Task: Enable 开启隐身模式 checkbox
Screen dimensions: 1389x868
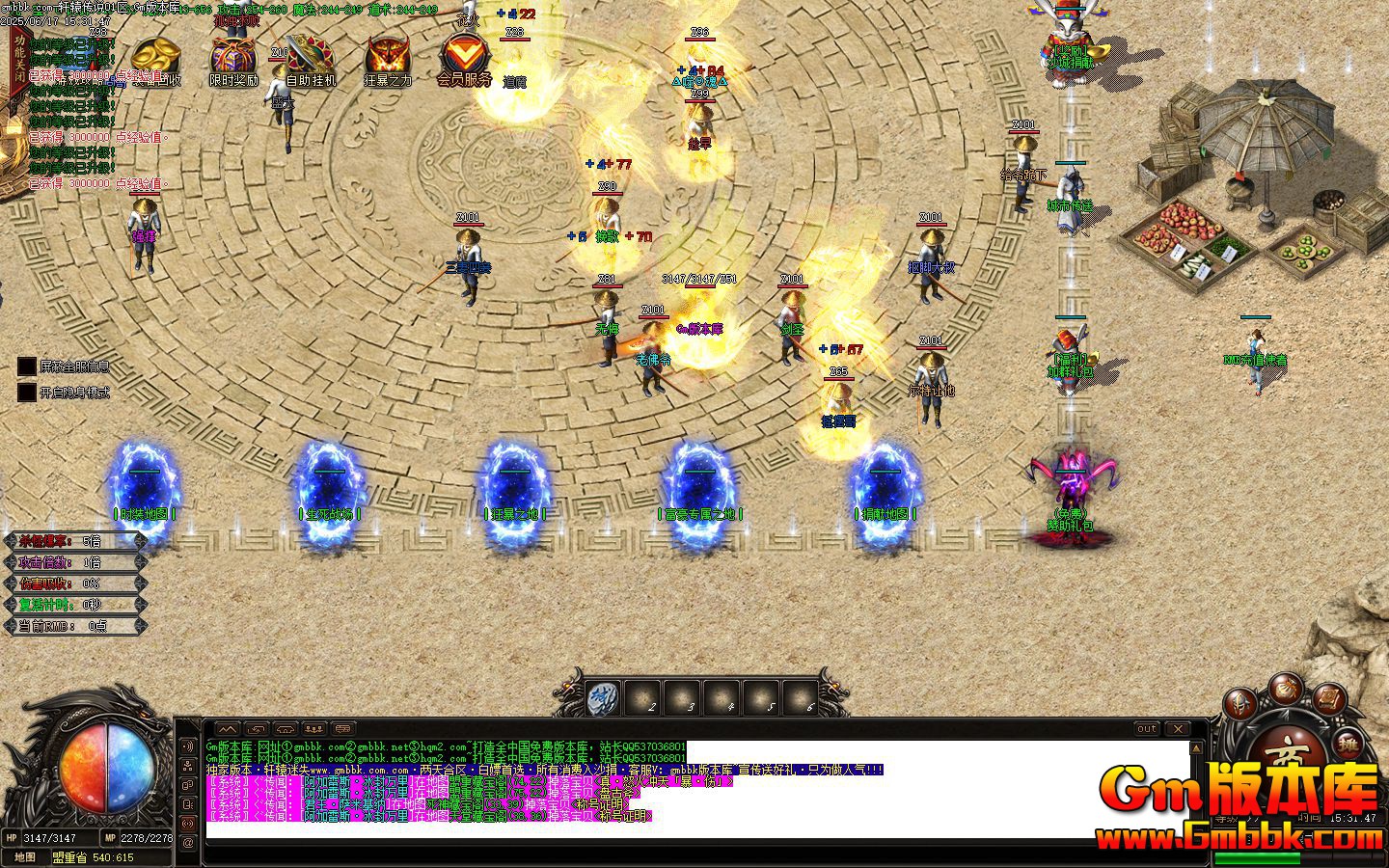Action: pos(25,393)
